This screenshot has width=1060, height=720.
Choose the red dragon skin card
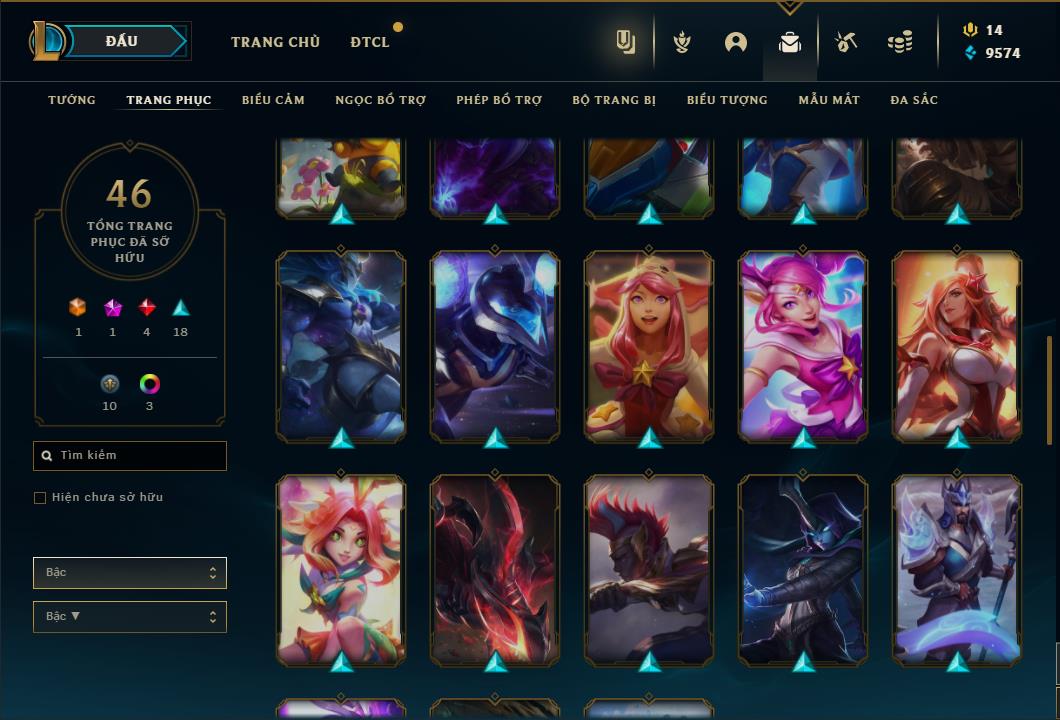click(x=495, y=570)
